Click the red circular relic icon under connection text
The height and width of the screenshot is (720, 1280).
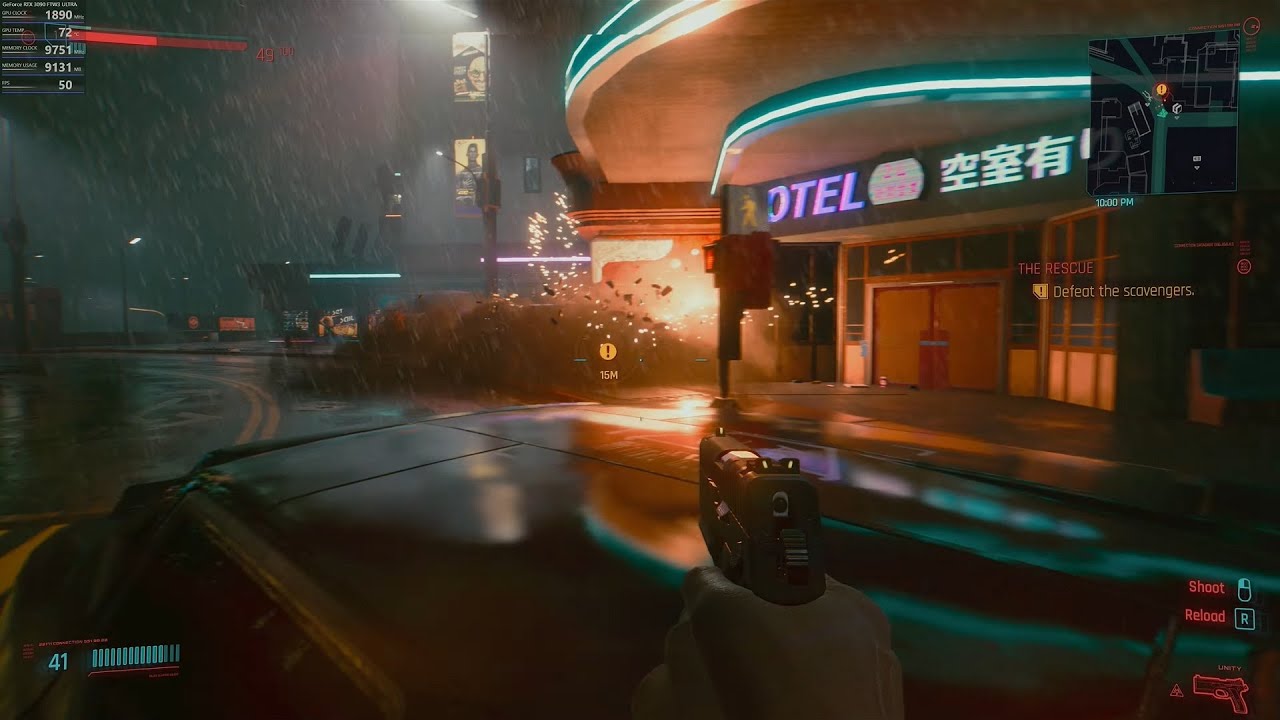coord(1244,267)
